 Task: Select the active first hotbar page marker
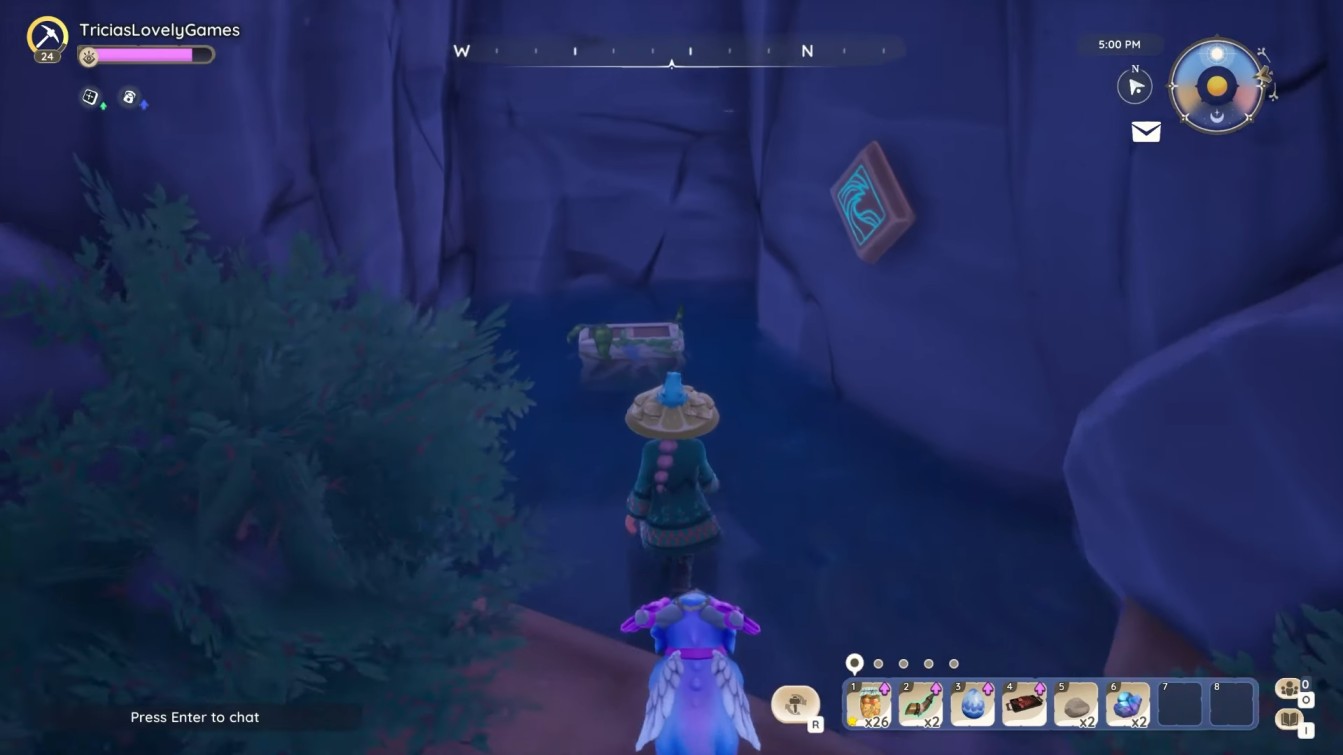tap(853, 662)
